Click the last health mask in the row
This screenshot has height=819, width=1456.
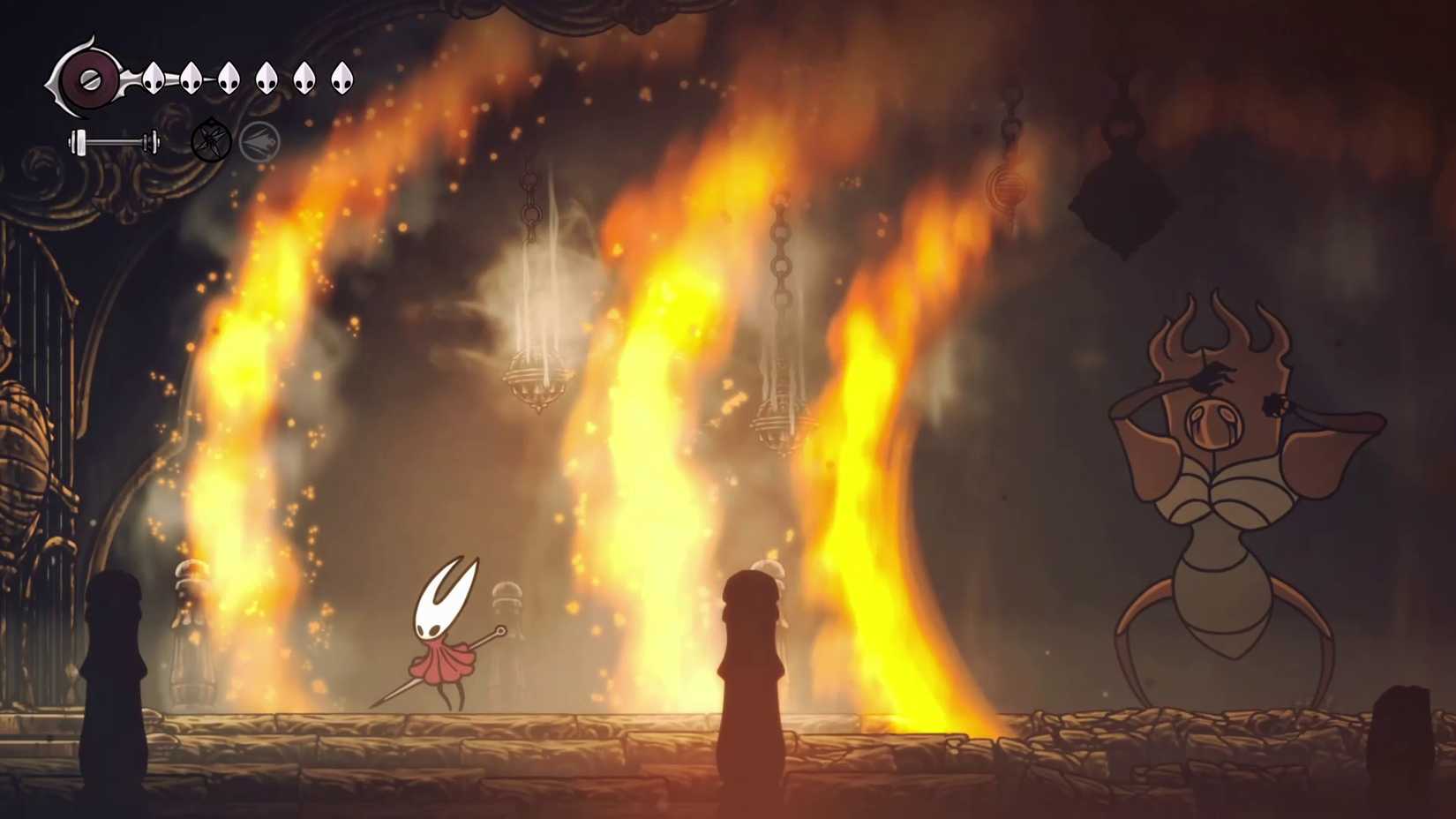tap(342, 78)
